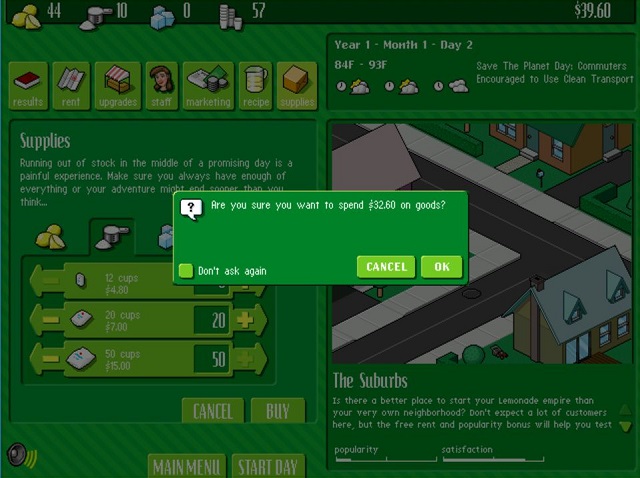The image size is (640, 478).
Task: Decrease the 20 cups pack quantity
Action: [x=46, y=319]
